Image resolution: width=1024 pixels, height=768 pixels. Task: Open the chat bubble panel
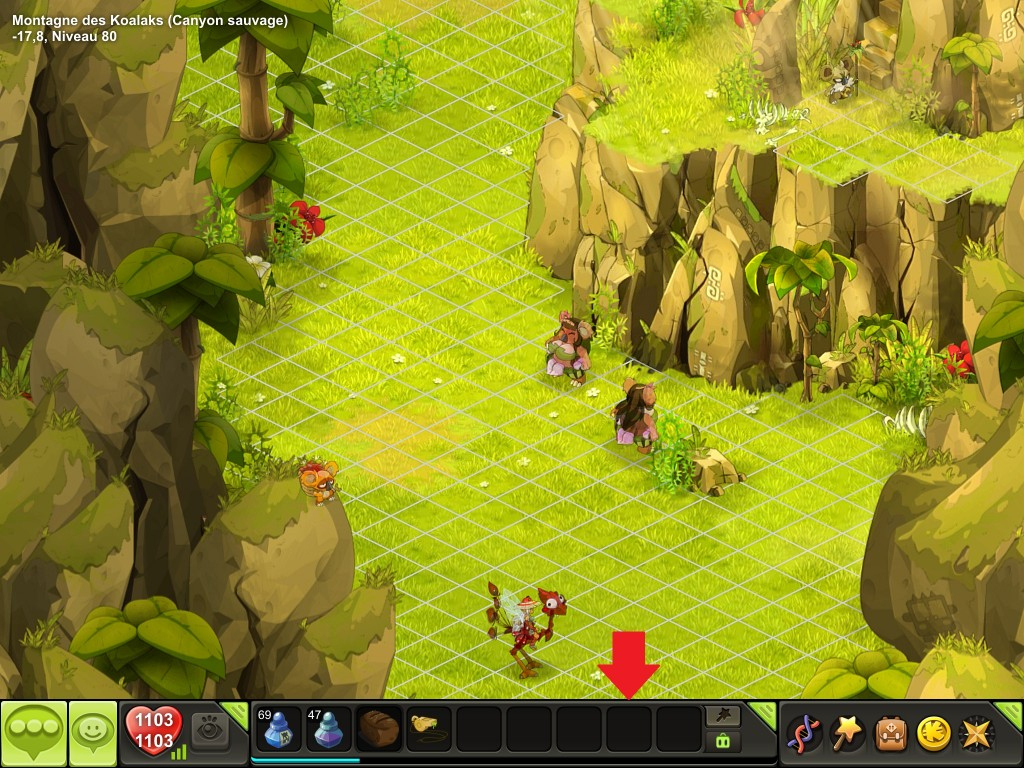(x=34, y=733)
